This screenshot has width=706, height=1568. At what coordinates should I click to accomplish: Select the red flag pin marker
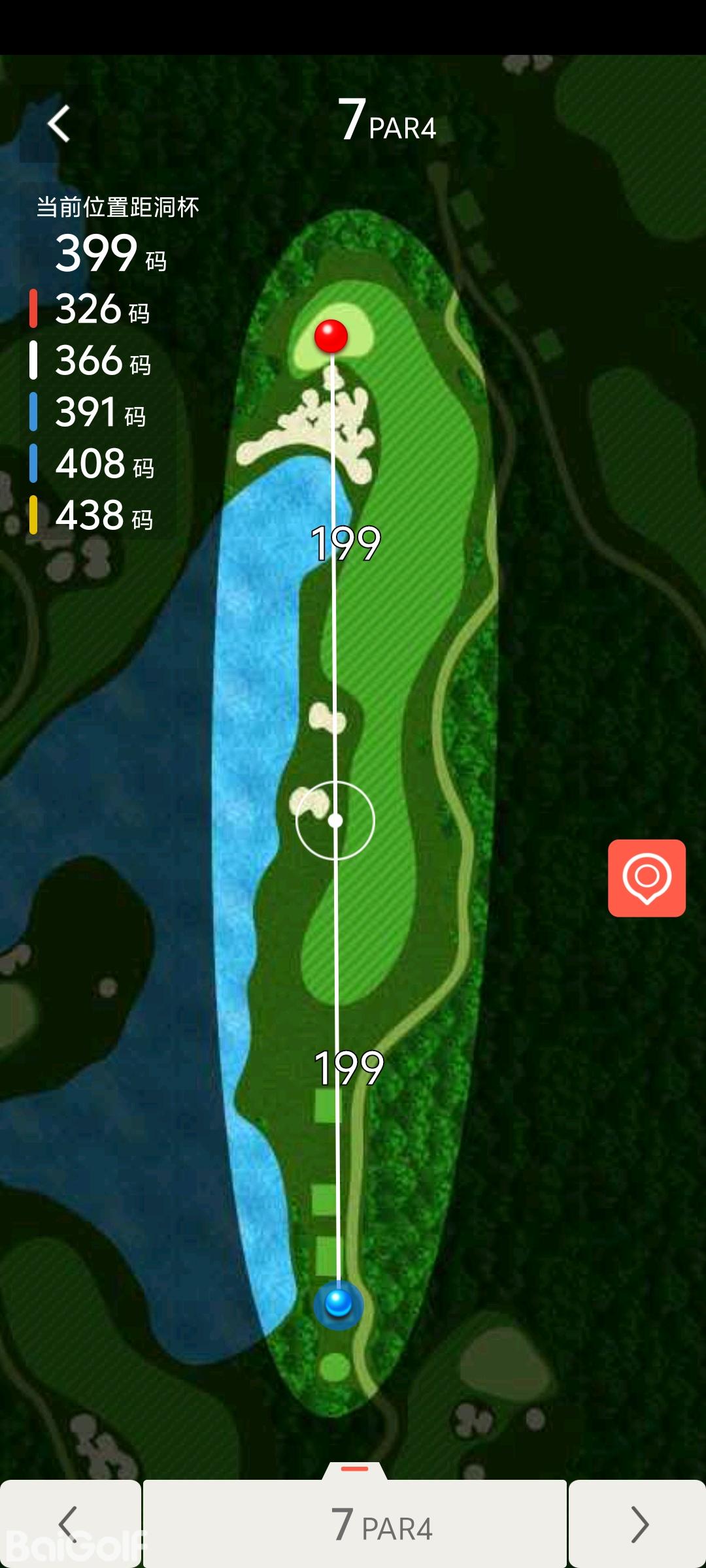[331, 336]
